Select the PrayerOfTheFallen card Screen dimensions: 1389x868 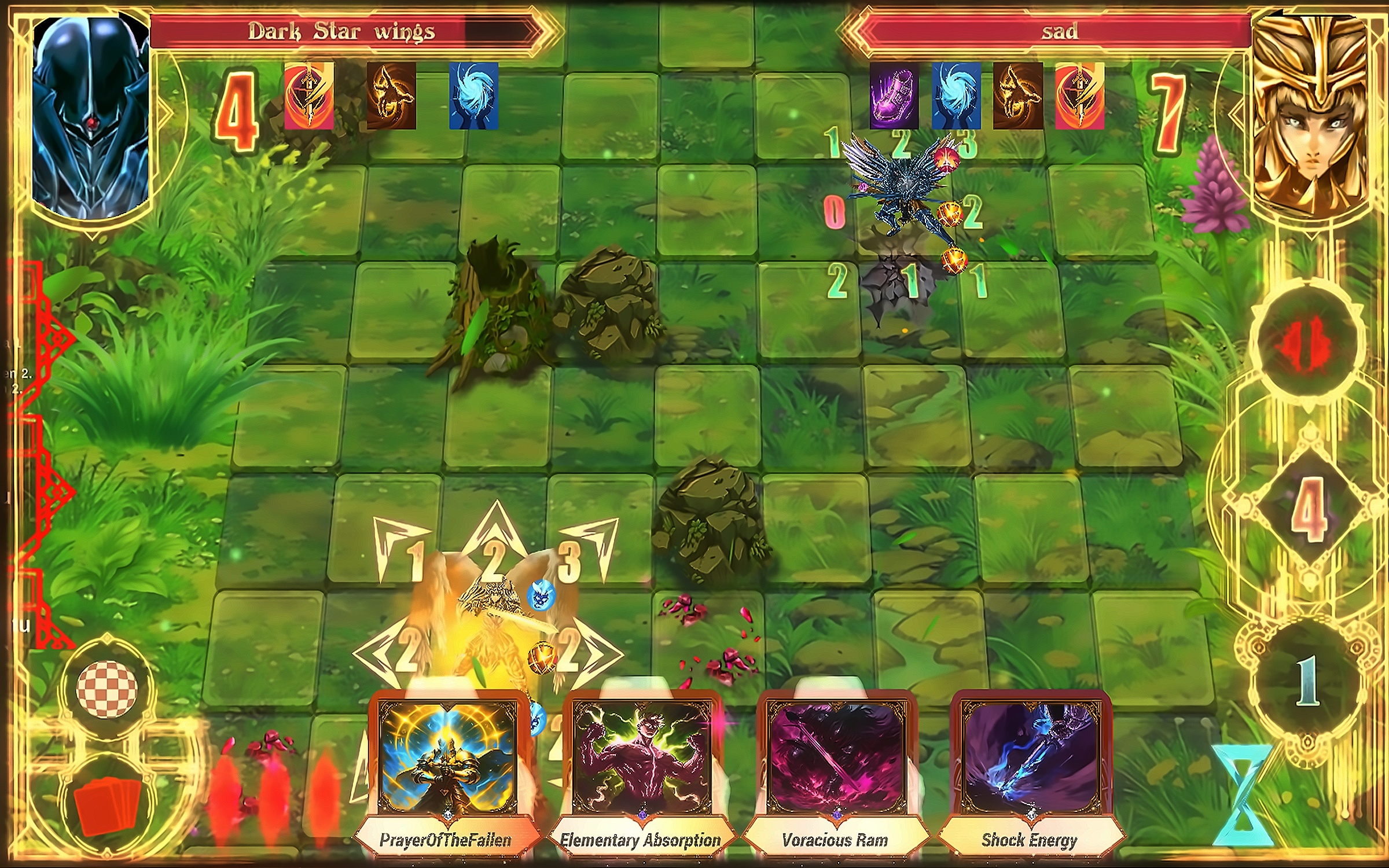[x=446, y=770]
